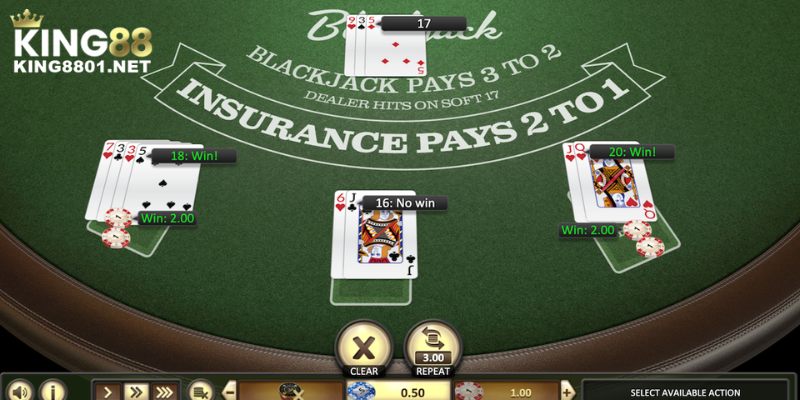Open the game info panel
This screenshot has width=800, height=400.
click(x=52, y=390)
